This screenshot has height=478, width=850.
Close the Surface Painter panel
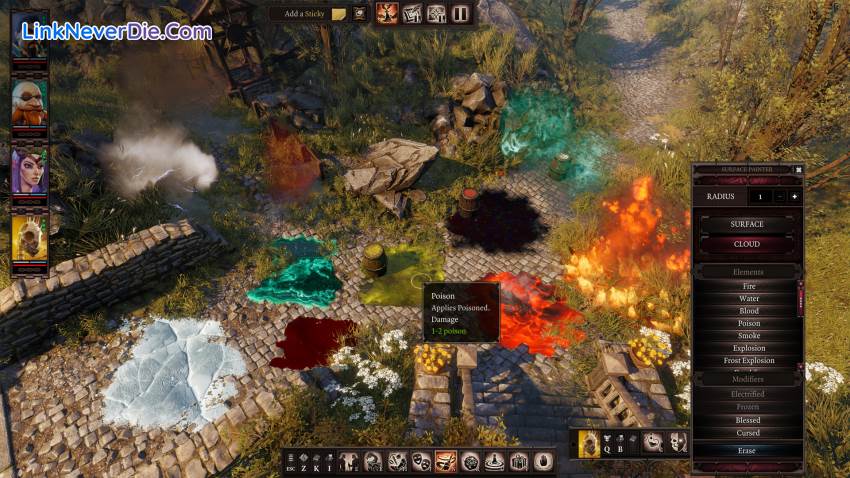coord(799,170)
